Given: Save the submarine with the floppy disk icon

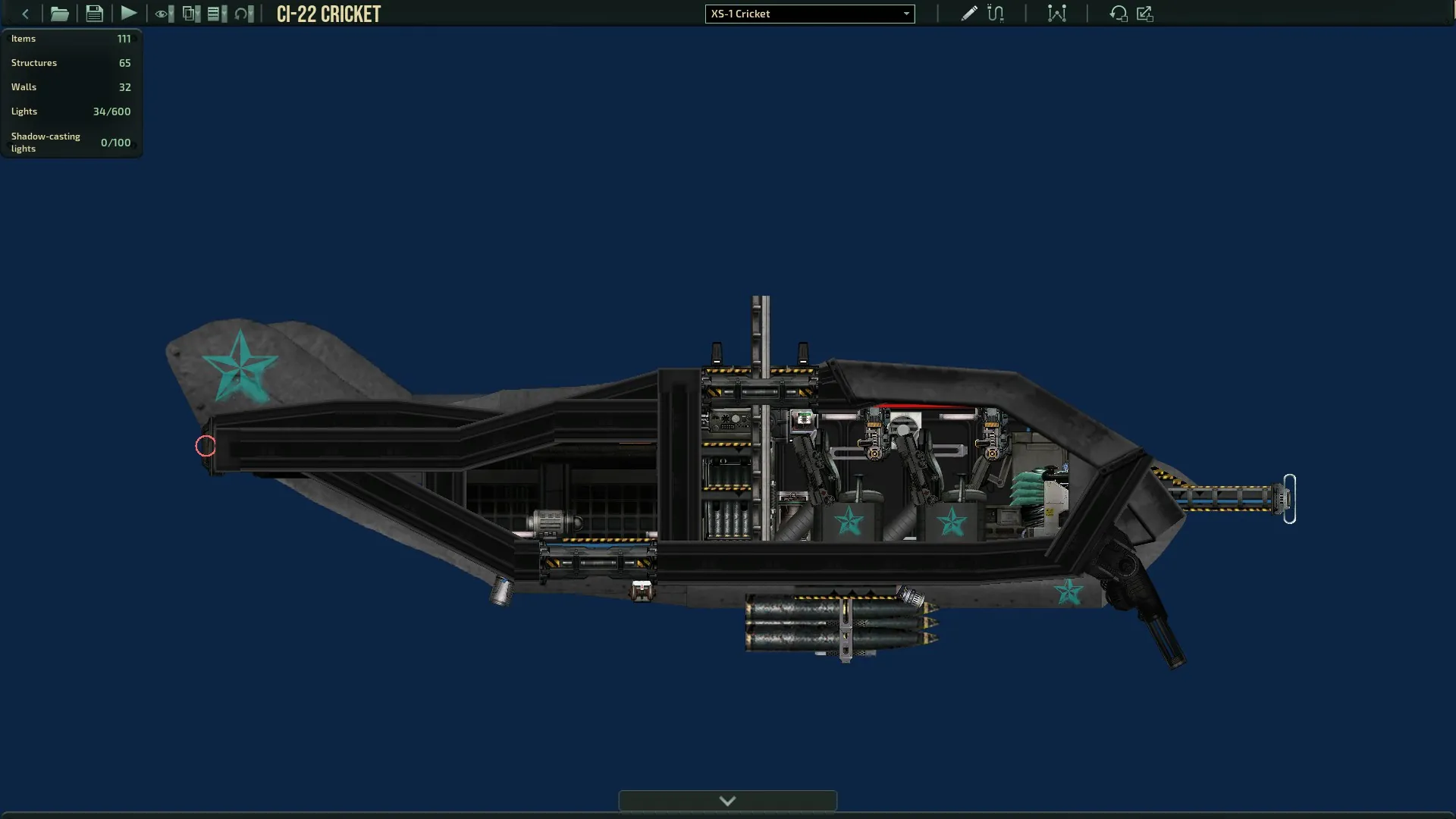Looking at the screenshot, I should pos(94,14).
